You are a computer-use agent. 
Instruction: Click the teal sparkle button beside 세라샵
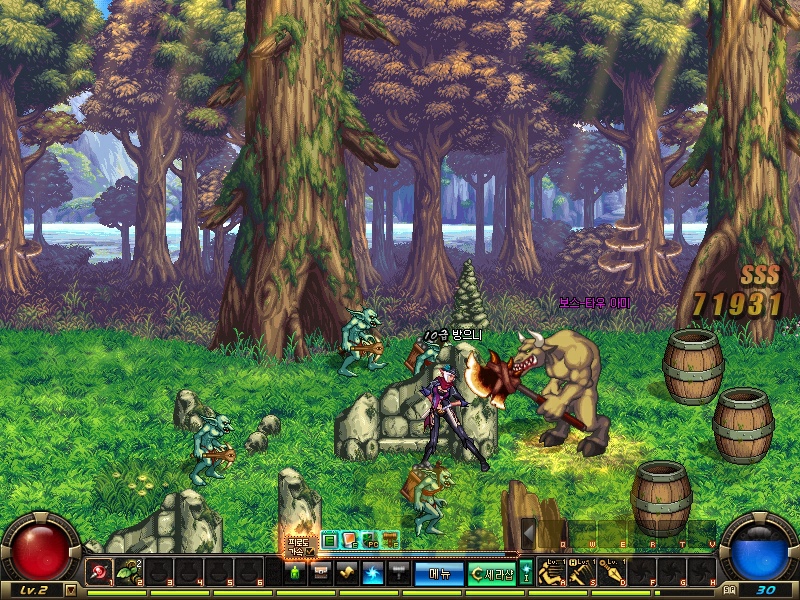pyautogui.click(x=526, y=573)
